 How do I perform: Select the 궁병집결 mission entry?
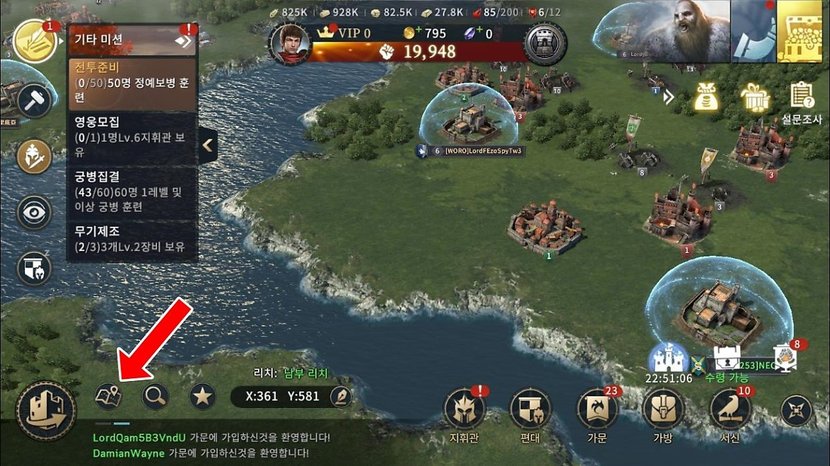pyautogui.click(x=131, y=190)
